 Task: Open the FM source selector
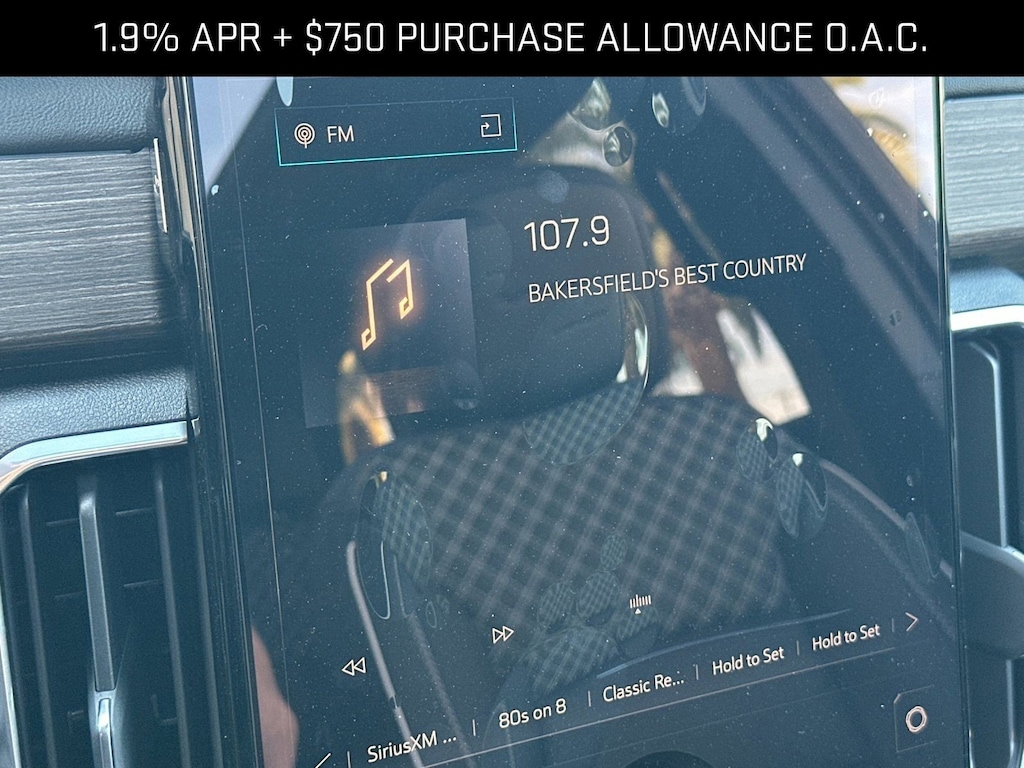[x=396, y=131]
